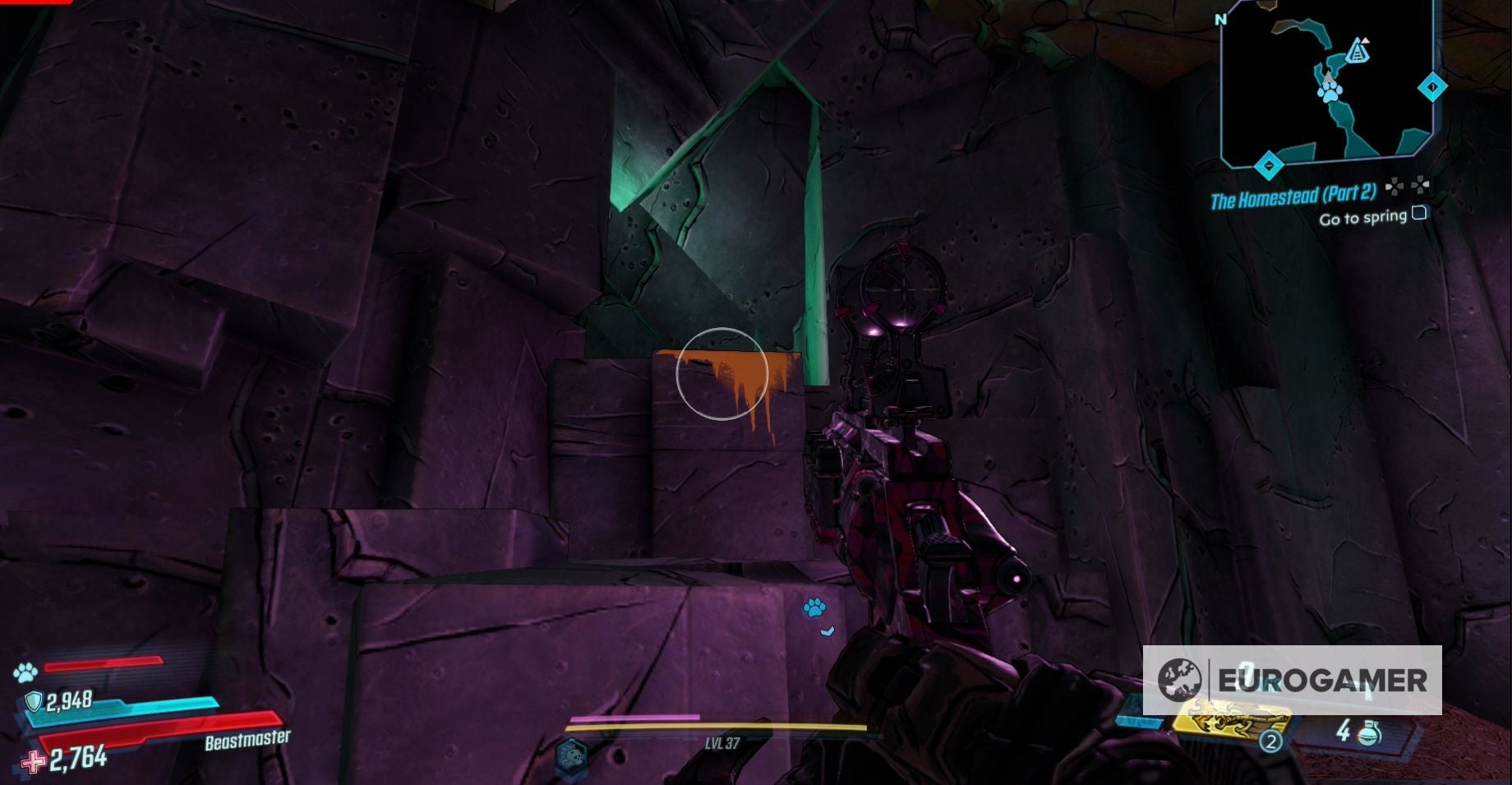Select the paw print player marker on minimap
The width and height of the screenshot is (1512, 785).
[x=1329, y=92]
